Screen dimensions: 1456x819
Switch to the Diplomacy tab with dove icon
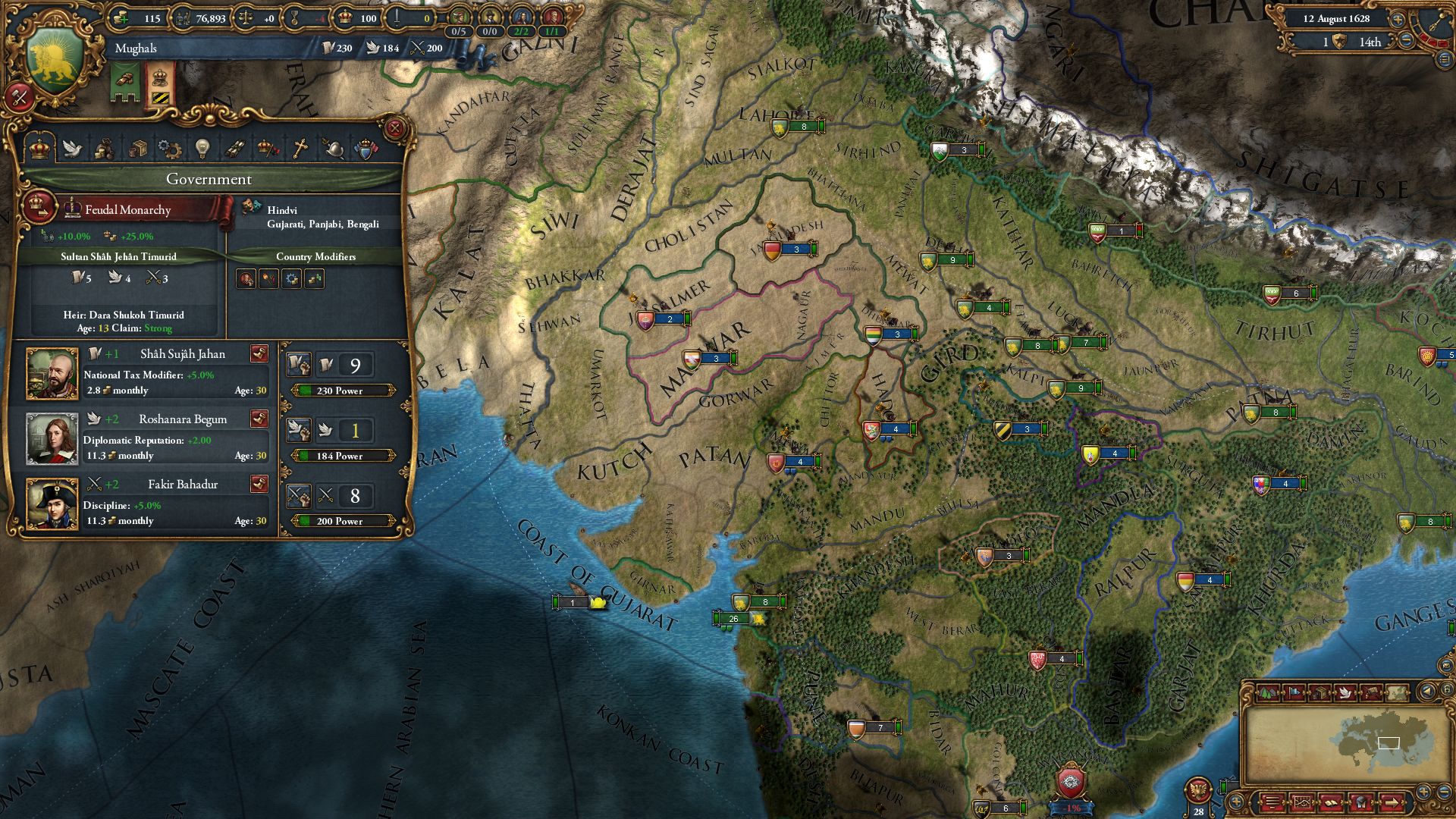(x=72, y=149)
